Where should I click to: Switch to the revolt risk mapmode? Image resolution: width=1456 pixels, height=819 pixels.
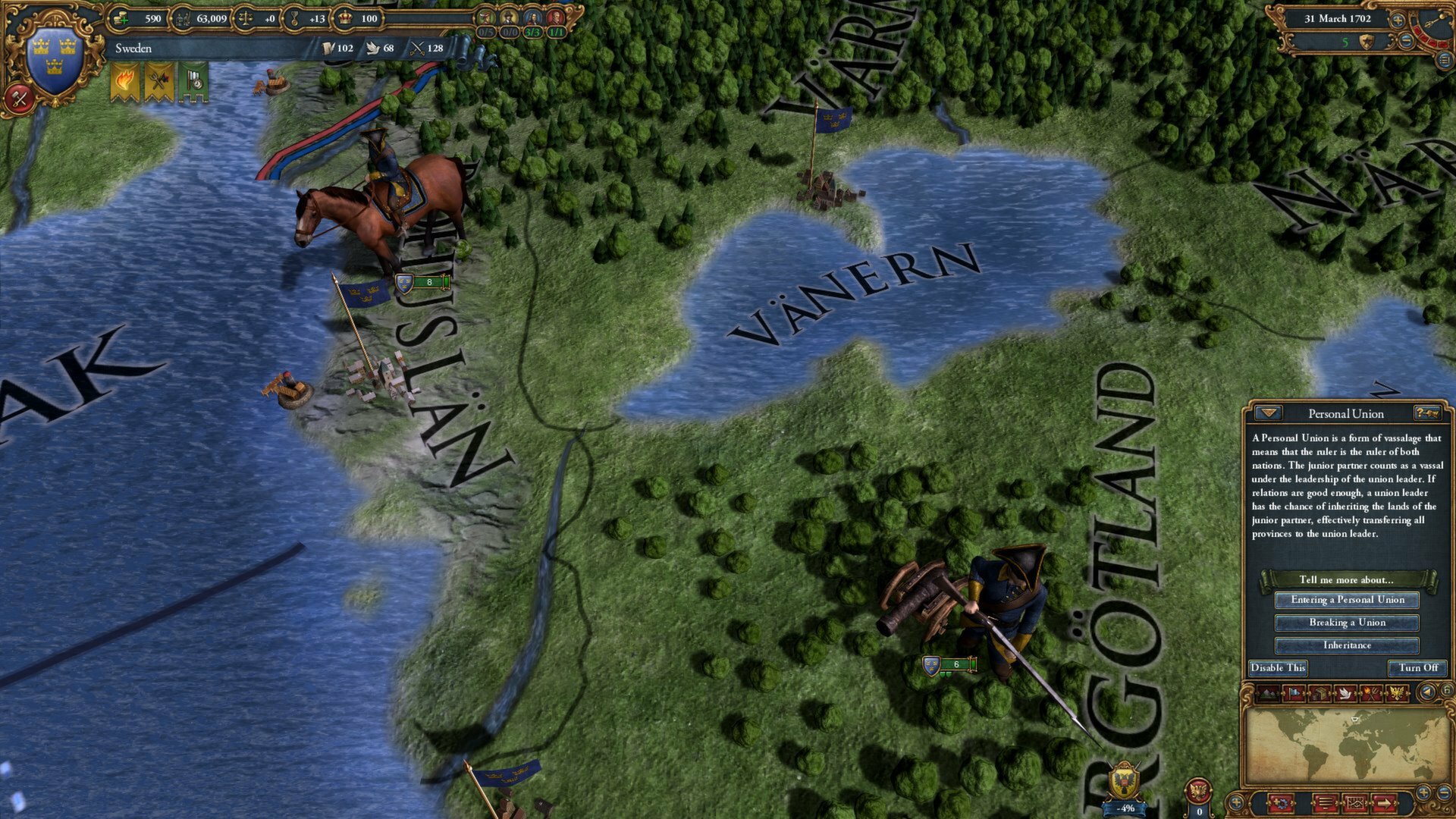point(1371,692)
